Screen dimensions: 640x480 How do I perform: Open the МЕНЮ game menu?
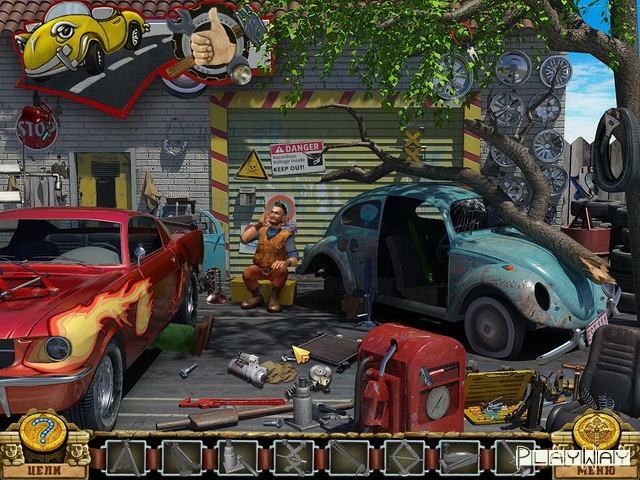(x=596, y=468)
